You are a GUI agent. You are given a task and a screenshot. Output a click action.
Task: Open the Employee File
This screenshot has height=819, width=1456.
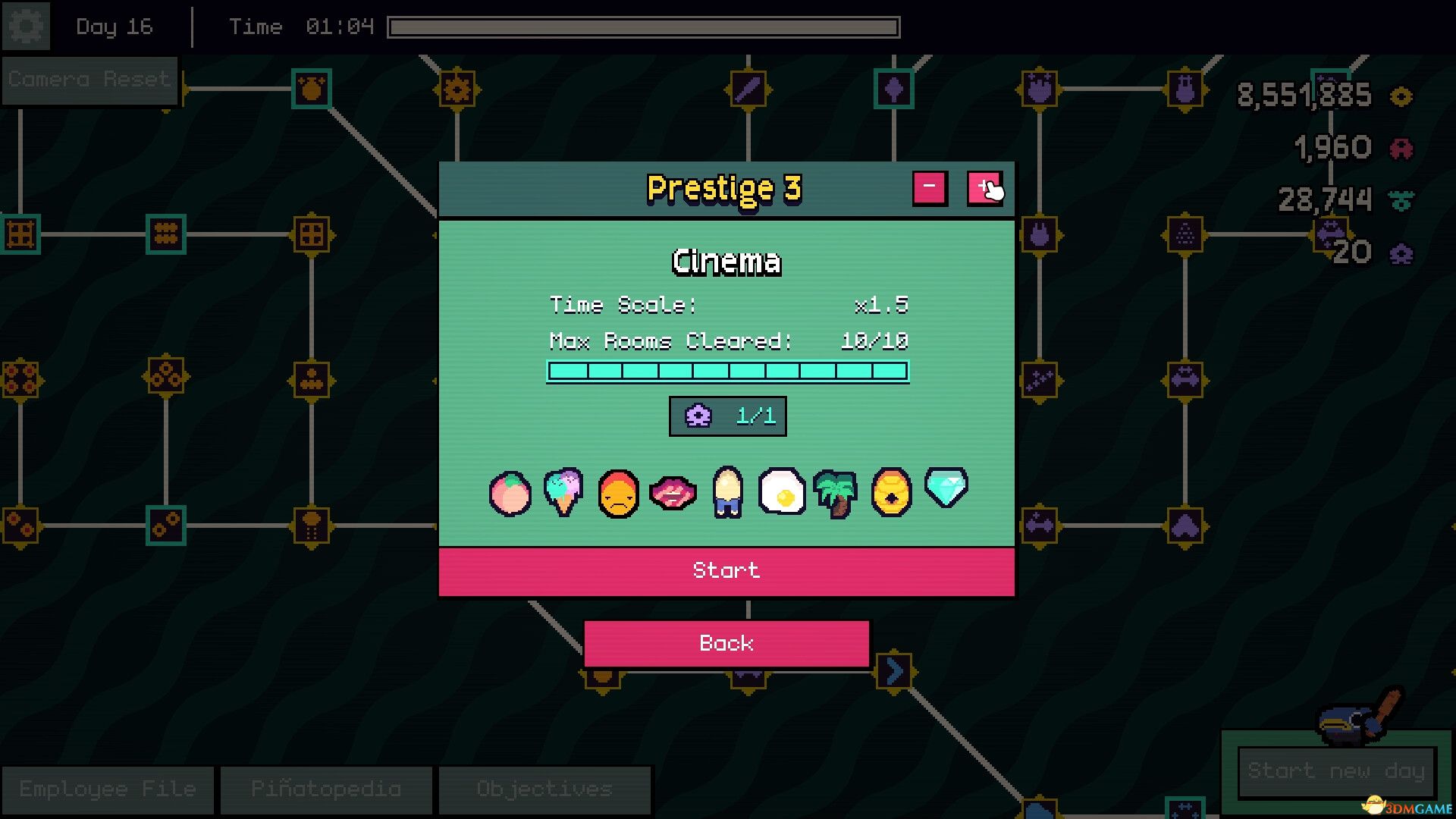tap(108, 789)
